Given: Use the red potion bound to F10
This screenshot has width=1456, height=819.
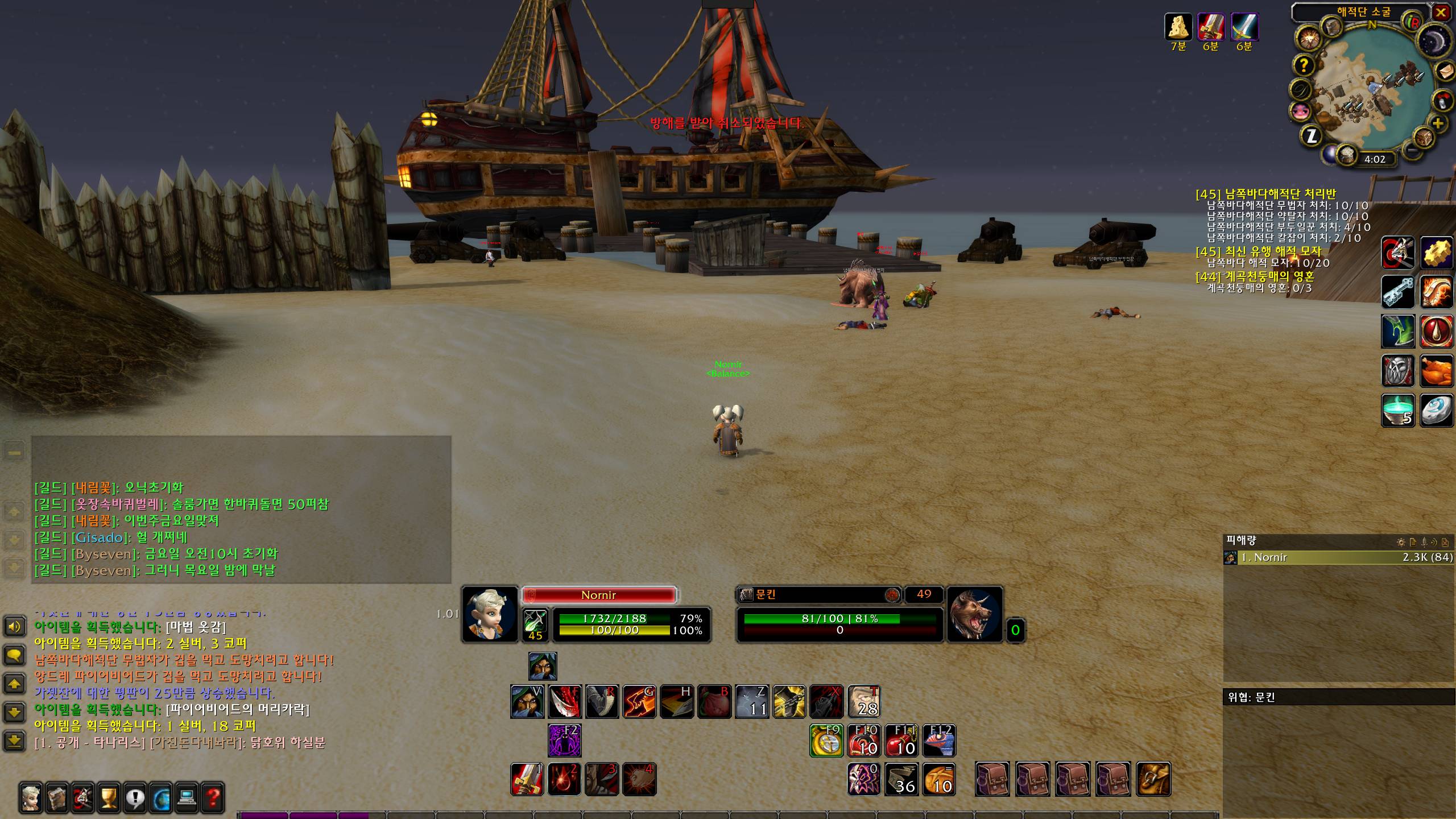Looking at the screenshot, I should 864,740.
